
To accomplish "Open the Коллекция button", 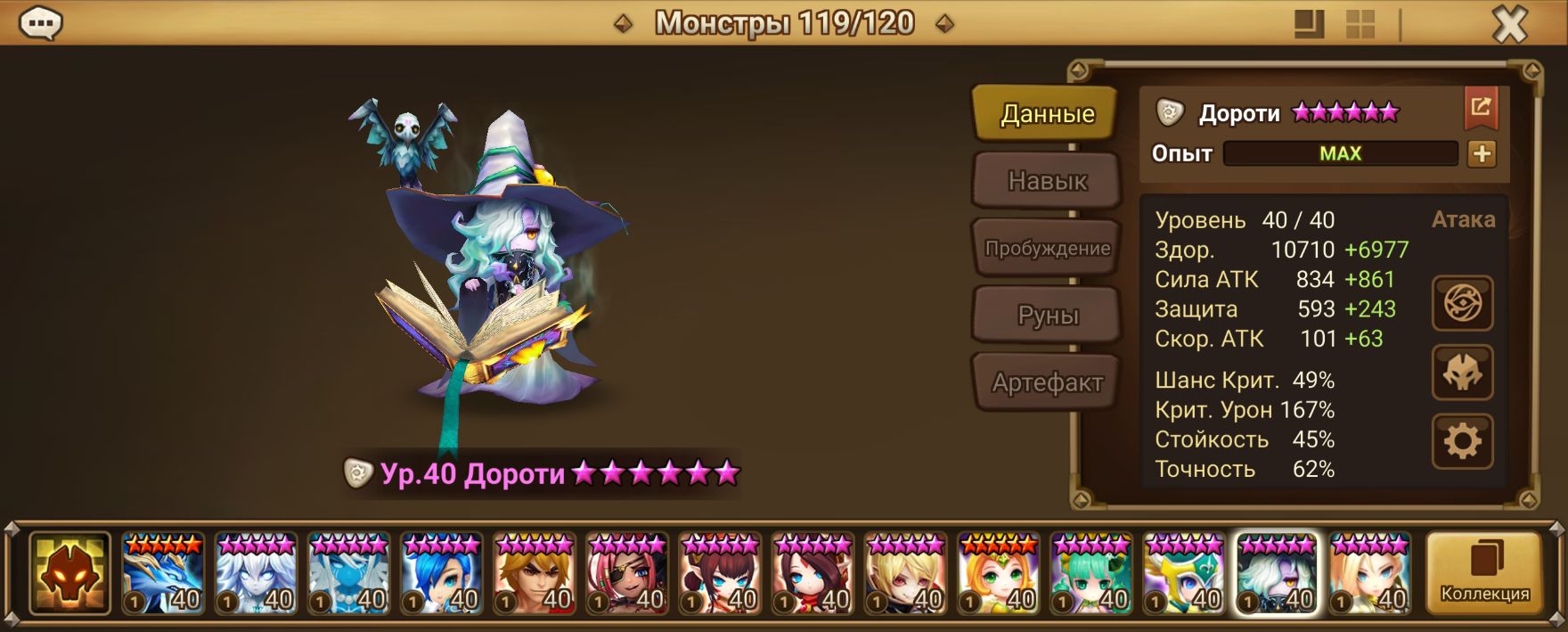I will pos(1484,572).
